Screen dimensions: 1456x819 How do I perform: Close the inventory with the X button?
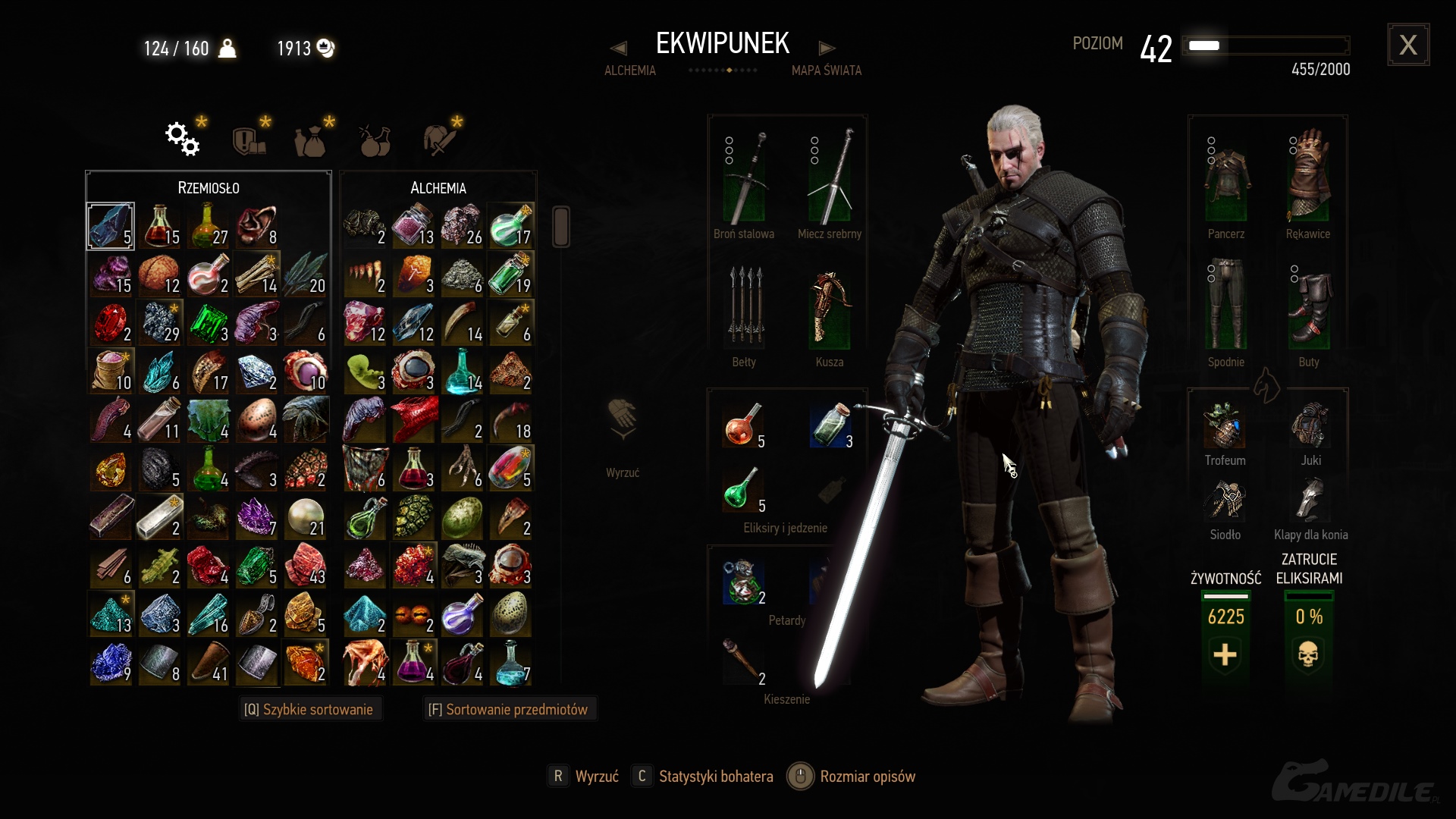click(1408, 45)
